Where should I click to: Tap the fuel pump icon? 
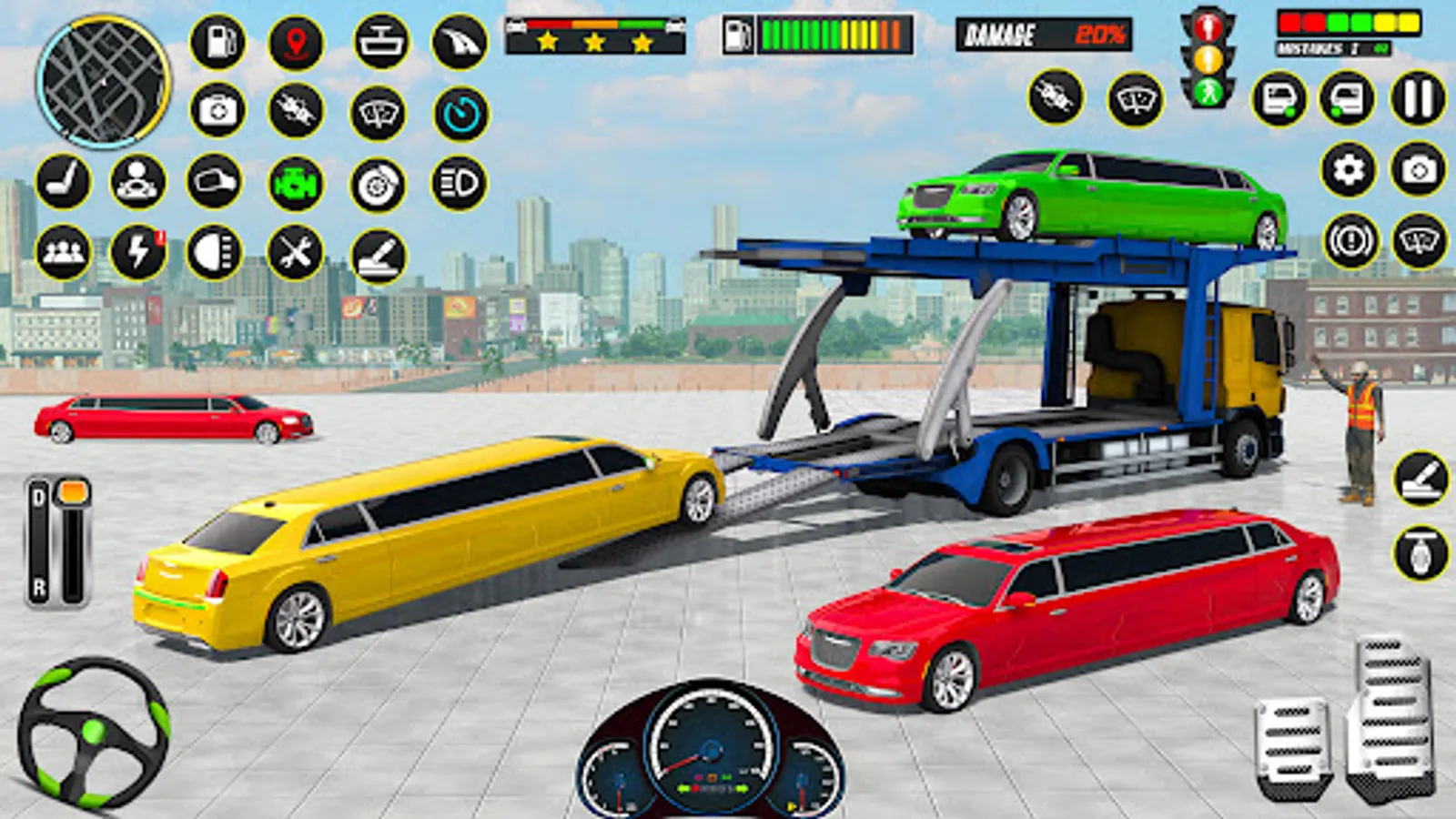(217, 42)
